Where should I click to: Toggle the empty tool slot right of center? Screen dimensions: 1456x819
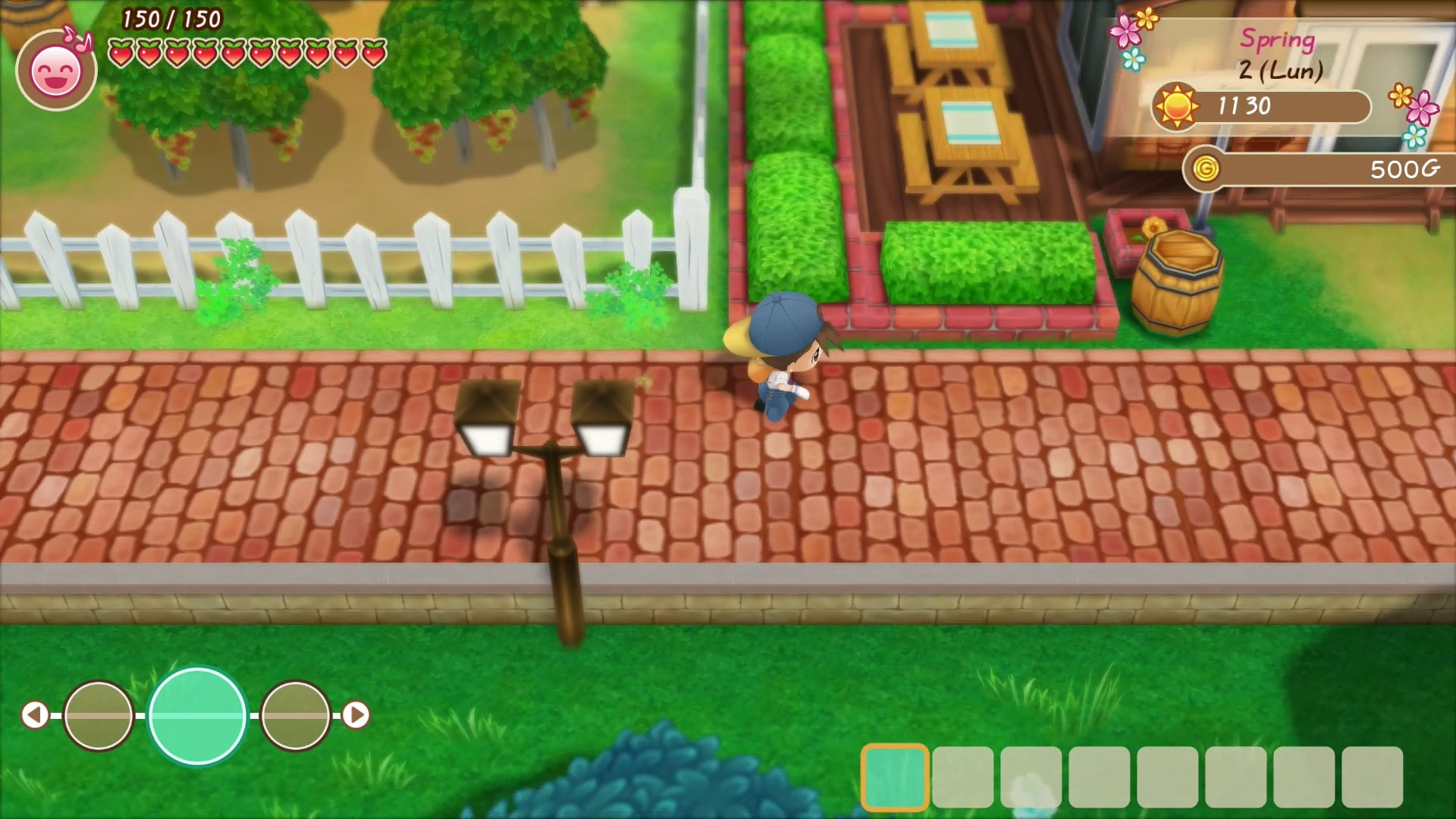click(x=297, y=717)
